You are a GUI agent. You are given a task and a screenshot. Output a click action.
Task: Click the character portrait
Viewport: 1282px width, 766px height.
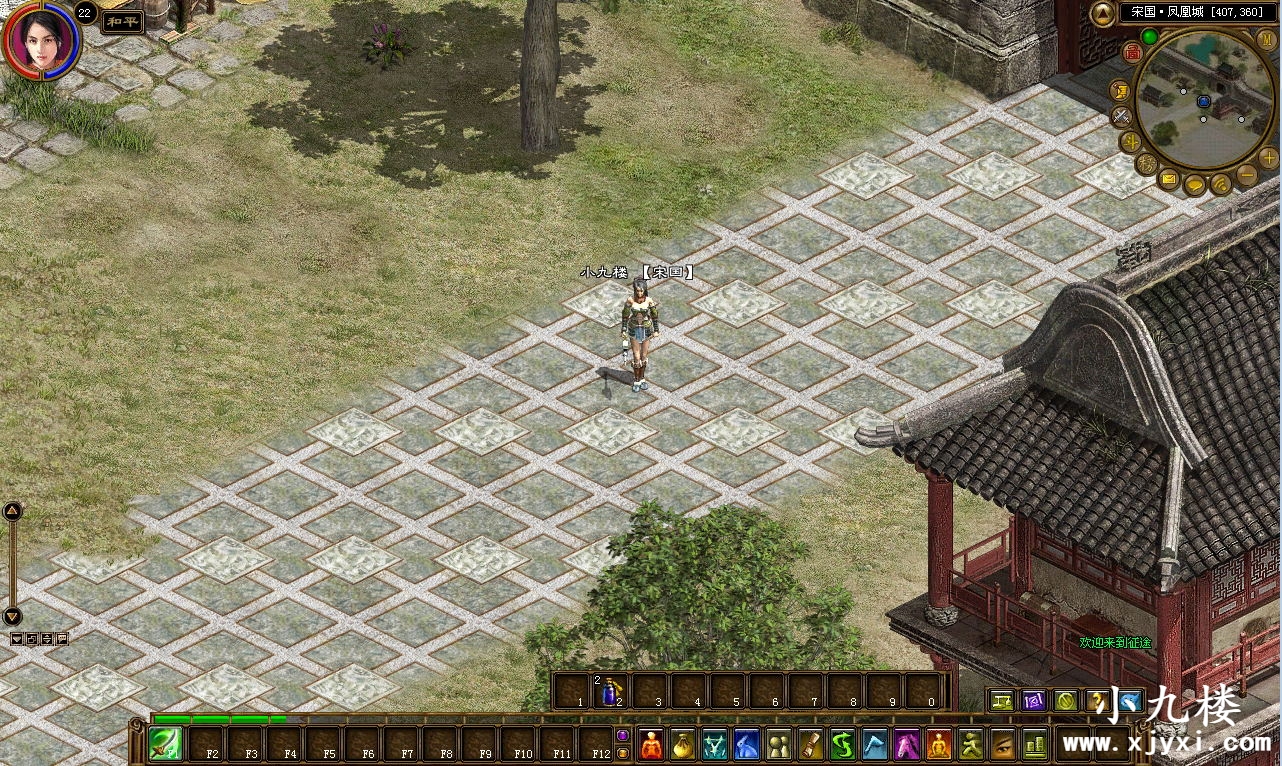[x=40, y=38]
